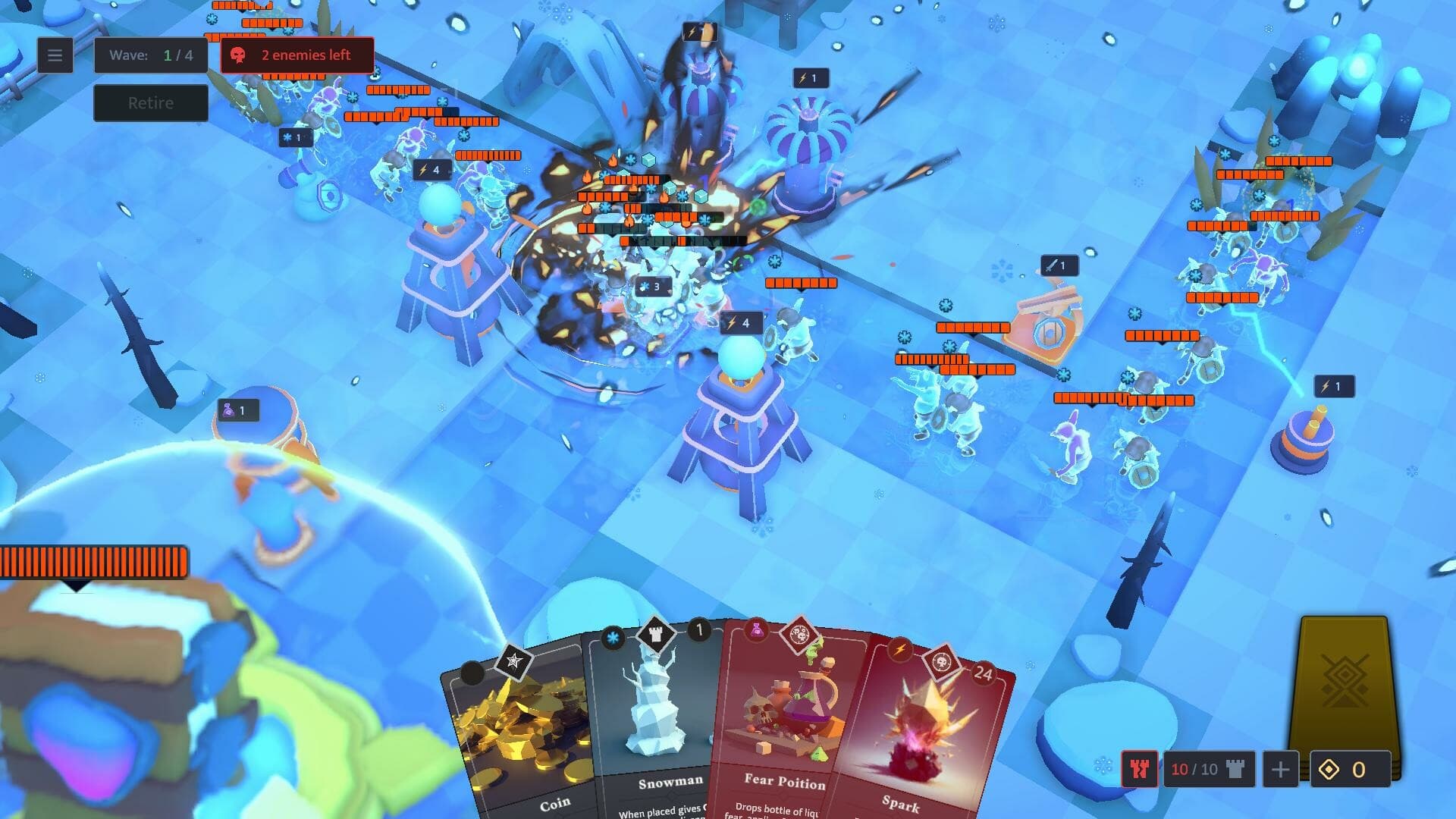
Task: Click the diamond currency icon showing 0
Action: 1329,768
